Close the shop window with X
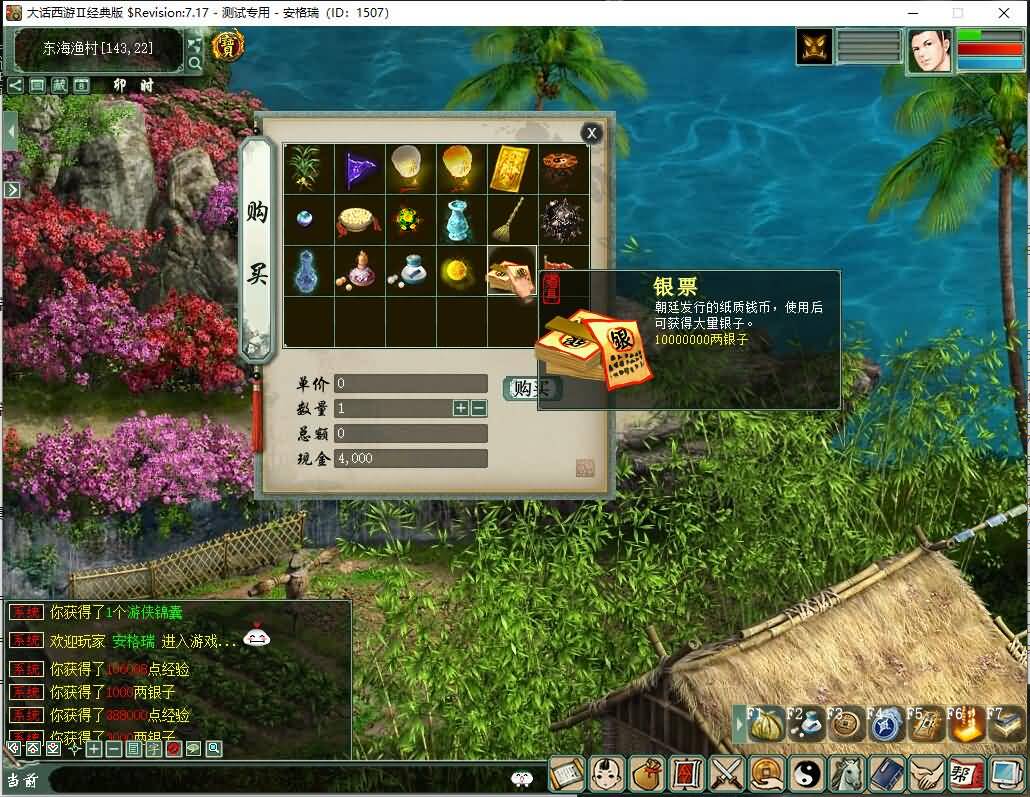The height and width of the screenshot is (797, 1030). (592, 133)
